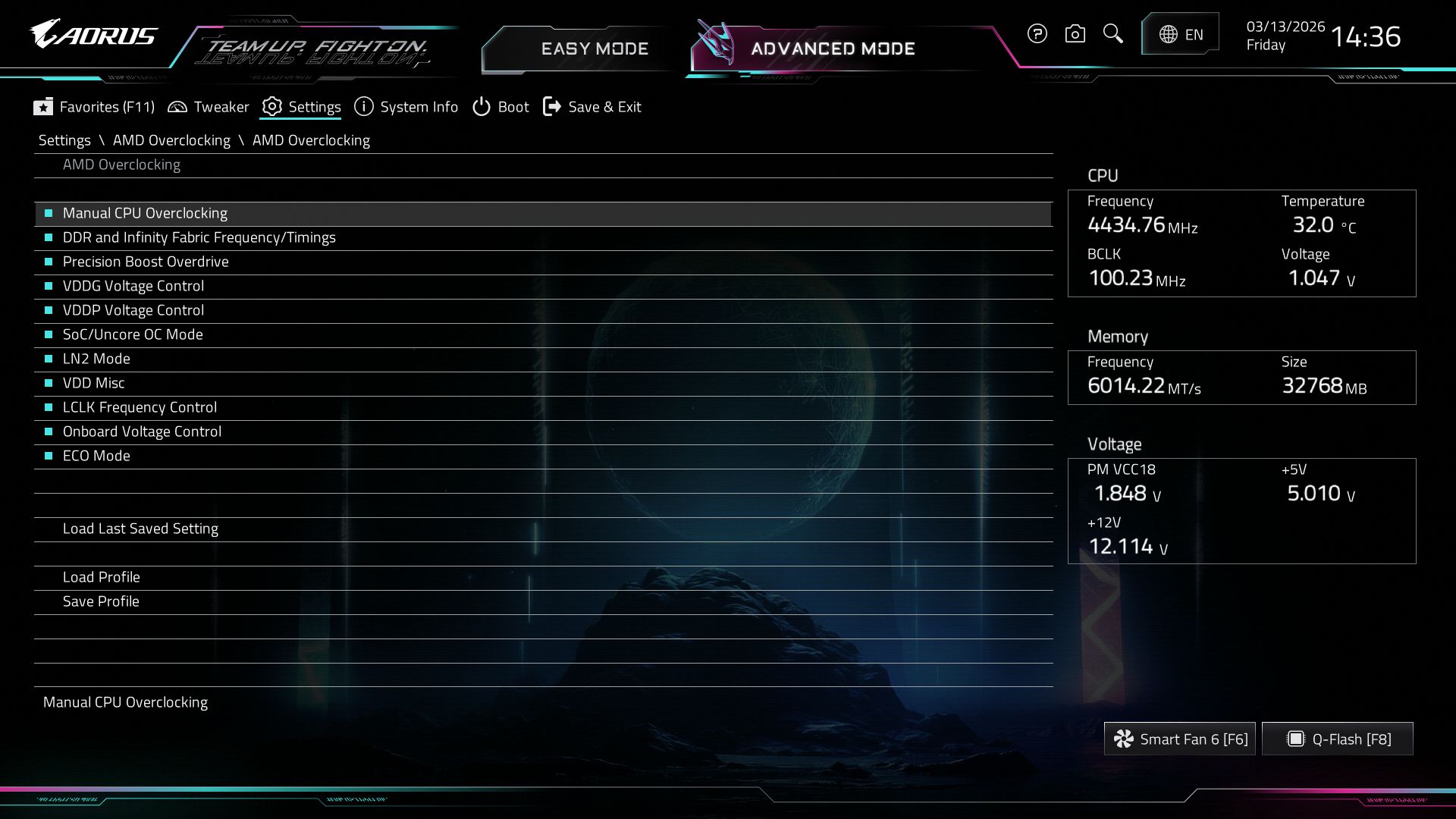Select the Save Profile option
1456x819 pixels.
(101, 601)
